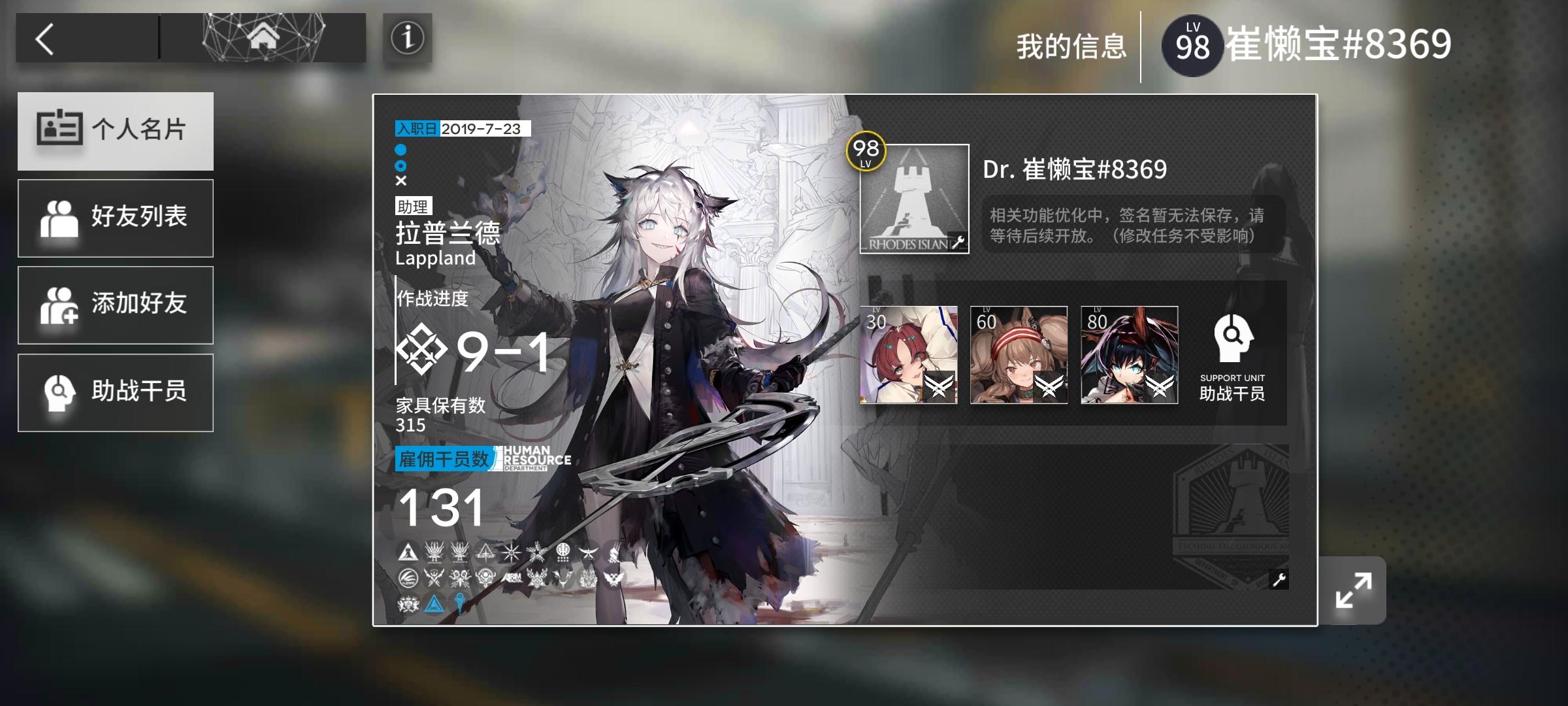This screenshot has height=706, width=1568.
Task: Click the level 98 badge next to the username
Action: pyautogui.click(x=1192, y=44)
